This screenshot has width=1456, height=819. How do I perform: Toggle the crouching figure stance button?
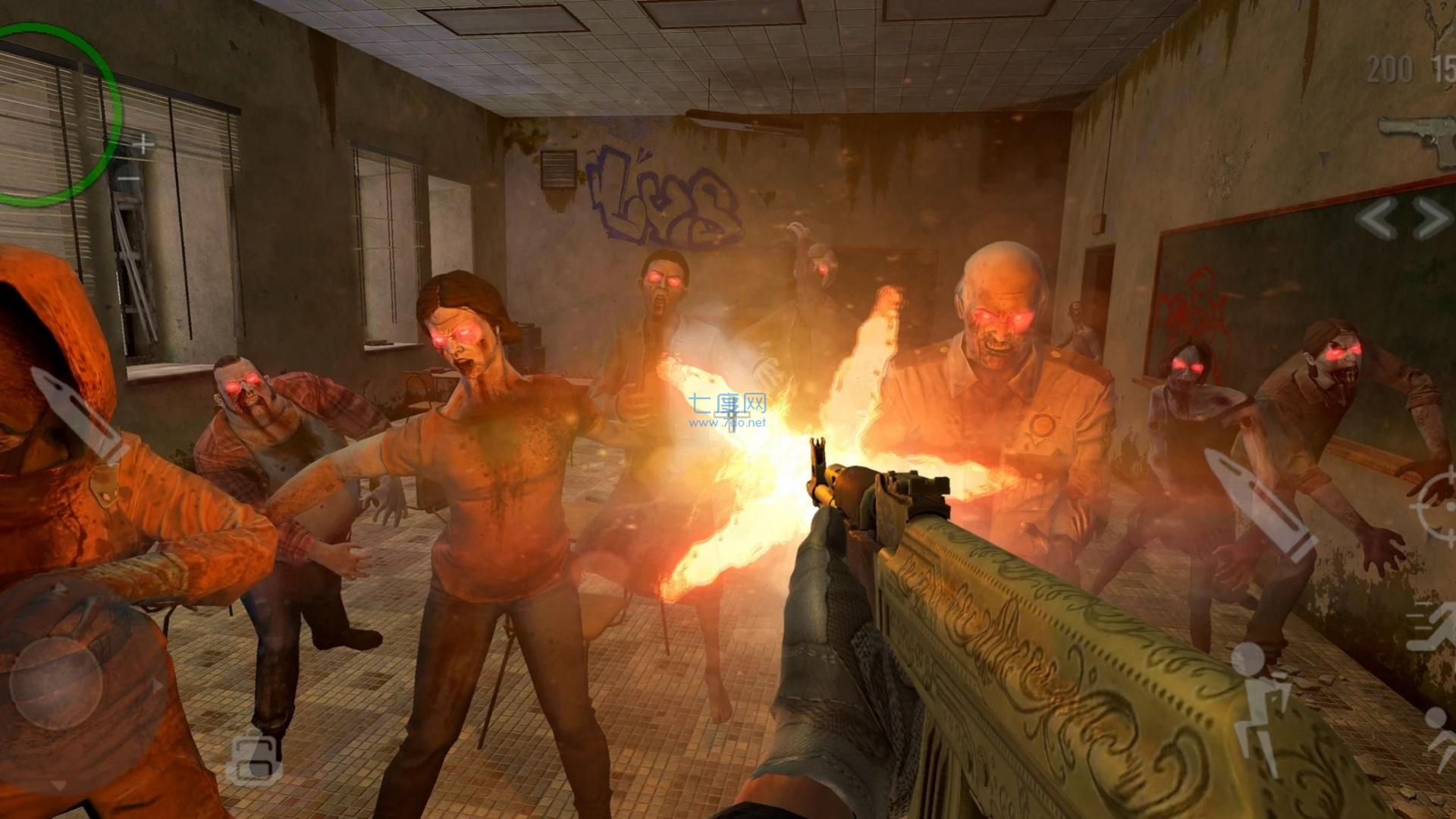(x=1260, y=699)
